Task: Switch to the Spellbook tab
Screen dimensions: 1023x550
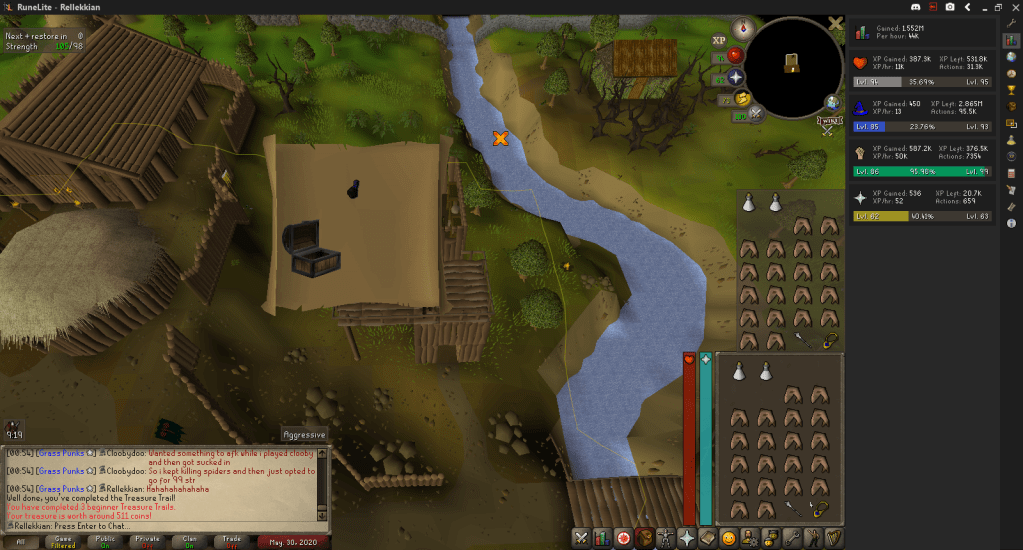Action: 709,538
